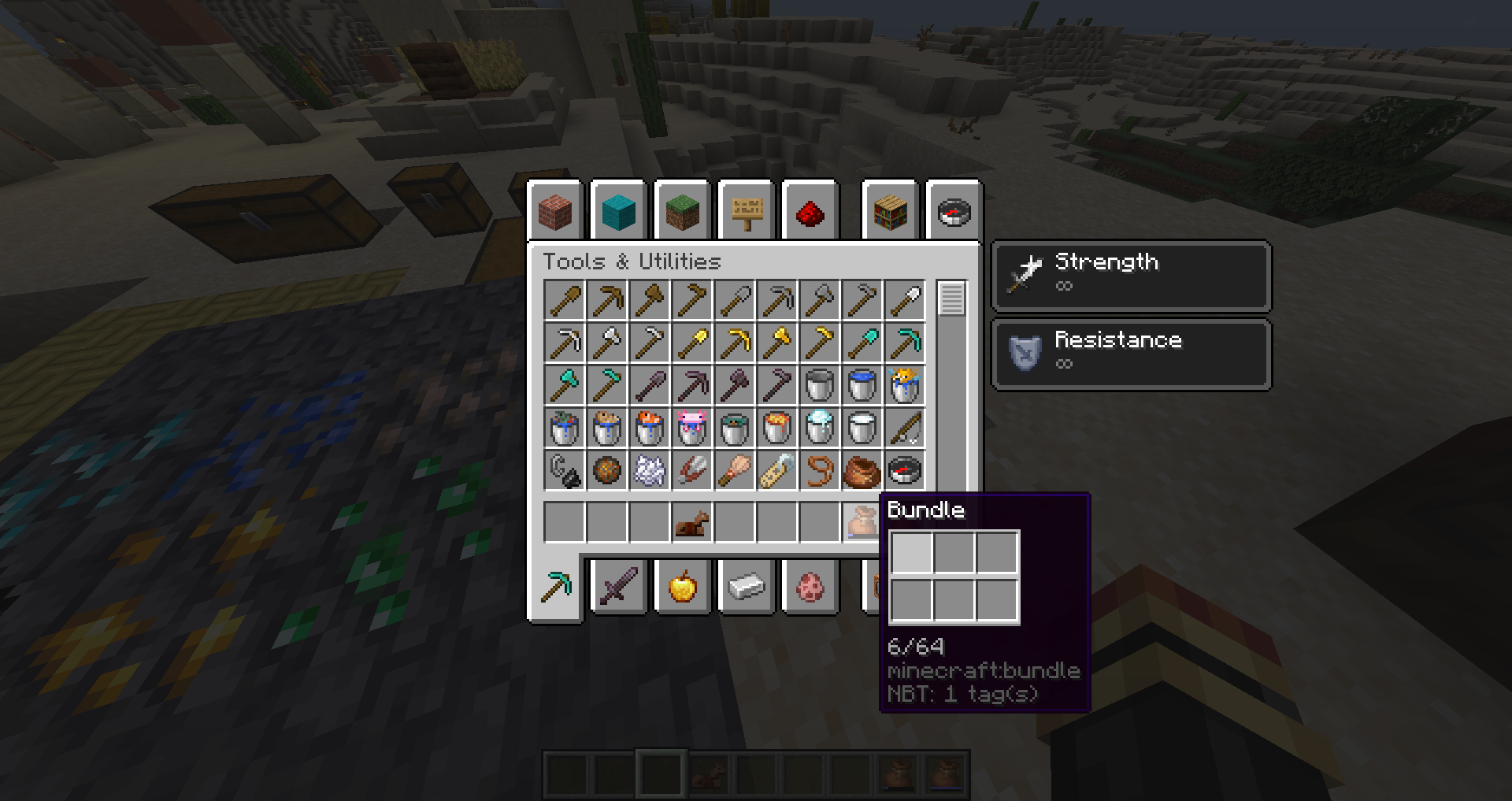Select the grass block Natural Blocks tab

tap(682, 212)
